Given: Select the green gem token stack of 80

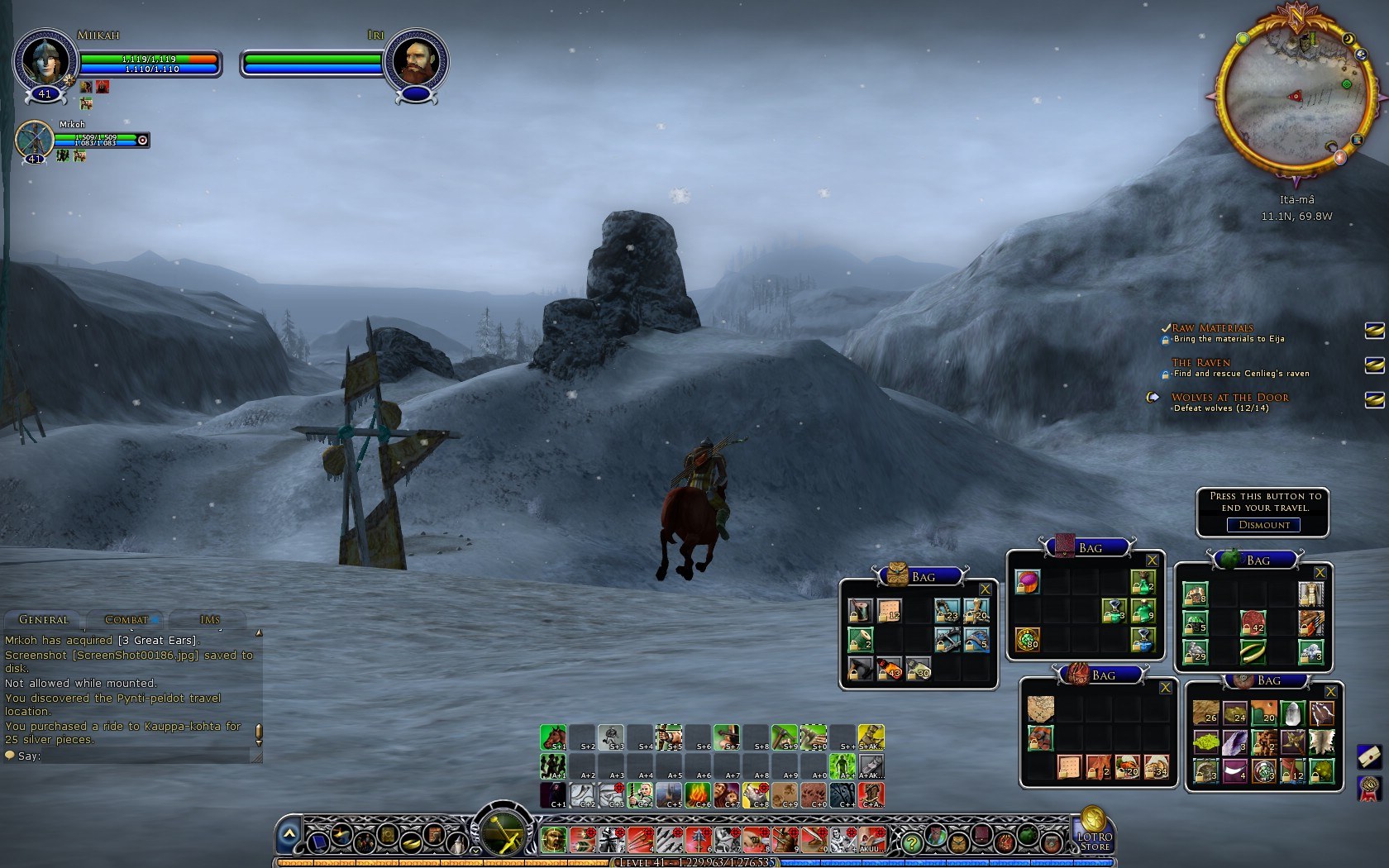Looking at the screenshot, I should (x=1028, y=639).
